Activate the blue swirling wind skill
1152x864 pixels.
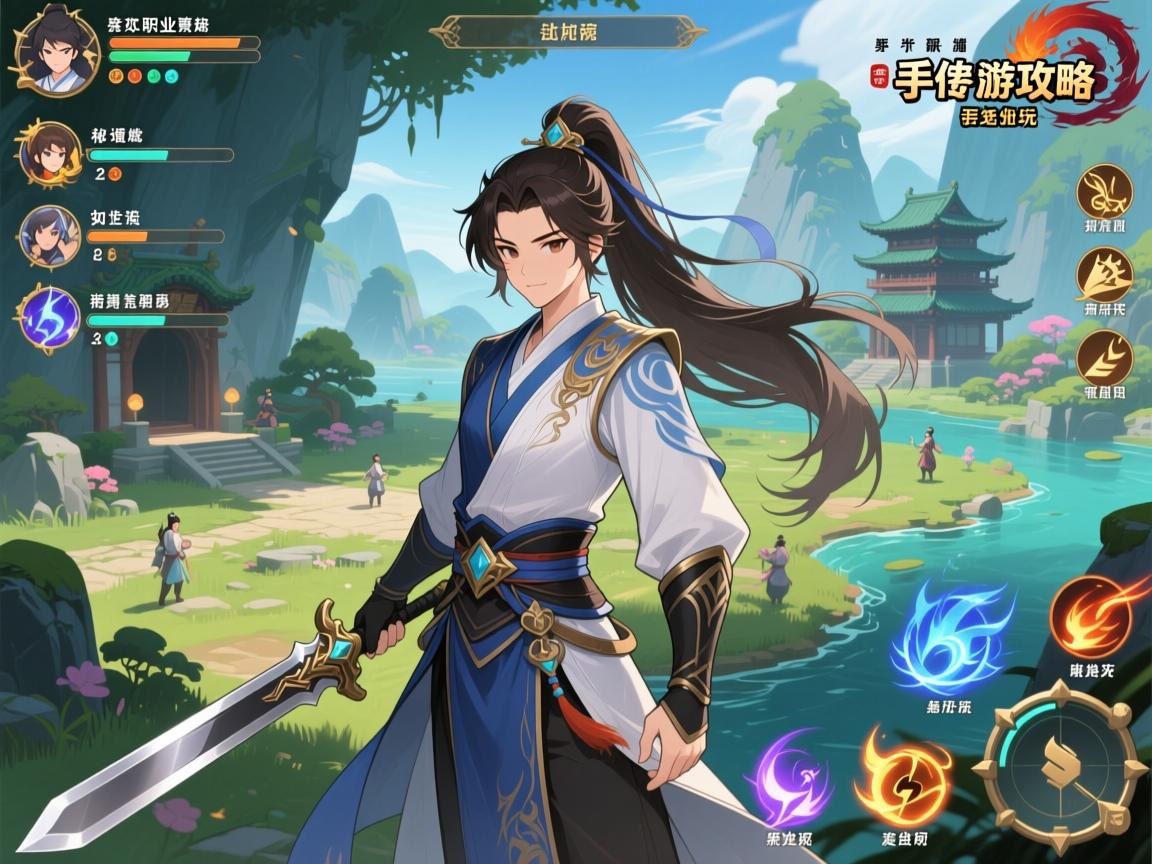tap(948, 638)
